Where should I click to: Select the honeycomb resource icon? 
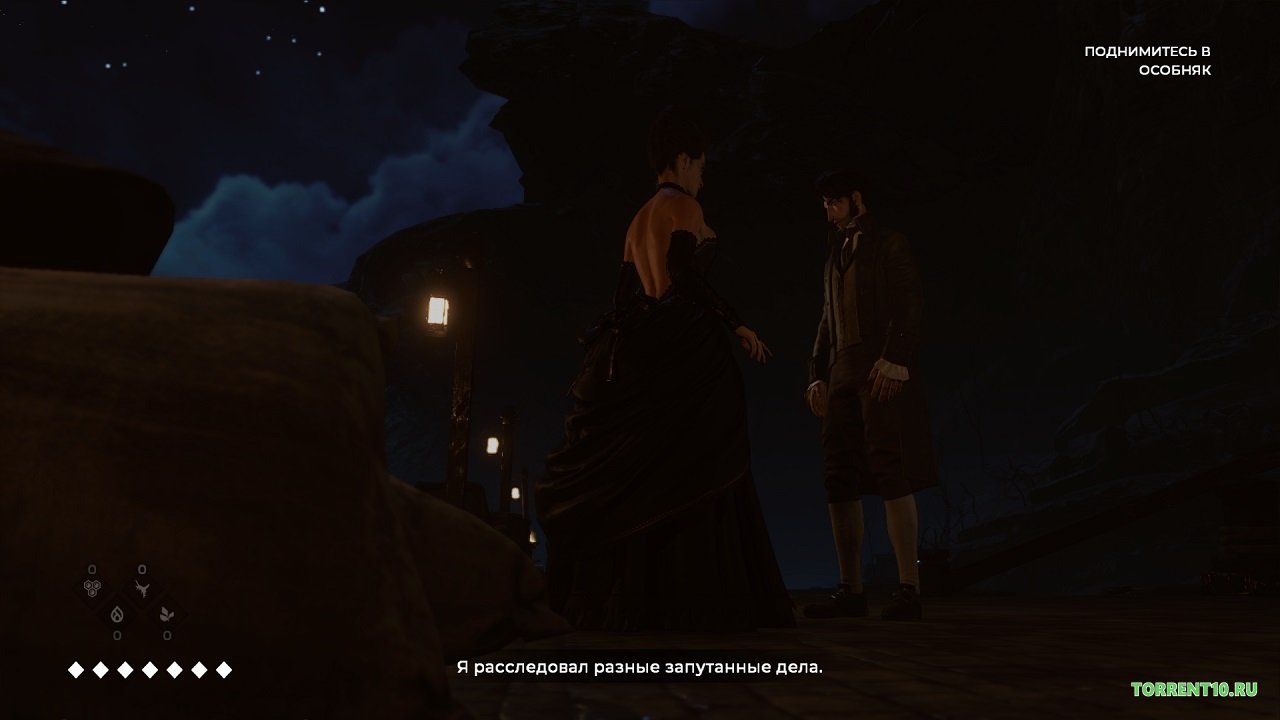tap(92, 588)
